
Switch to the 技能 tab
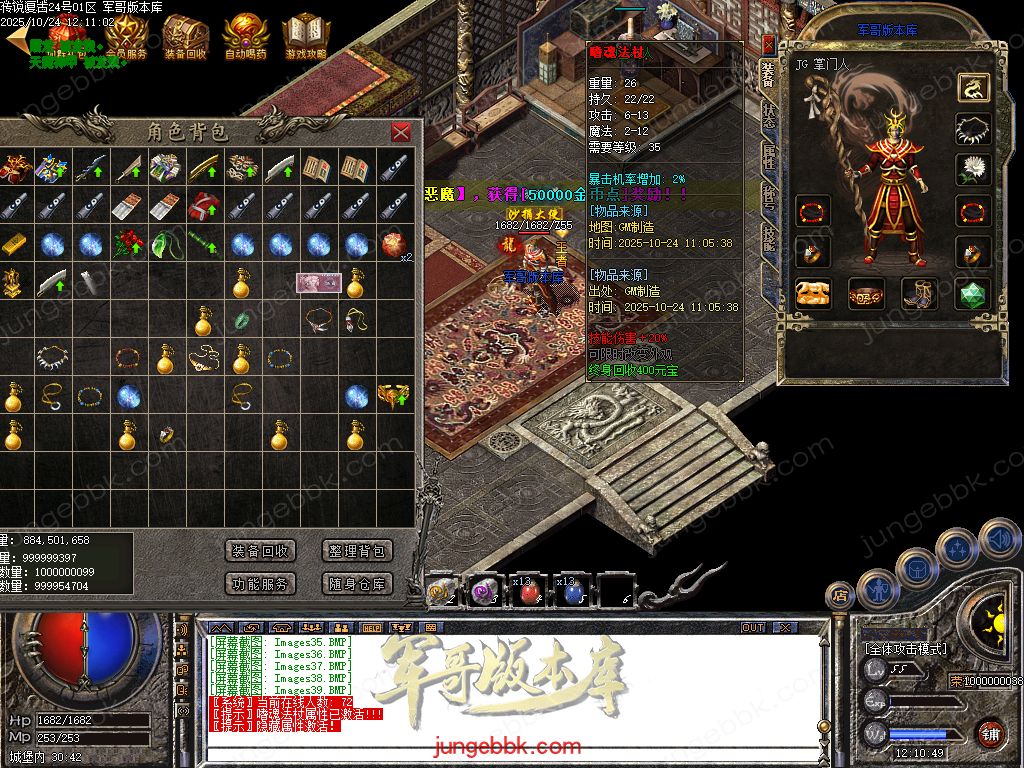[769, 237]
